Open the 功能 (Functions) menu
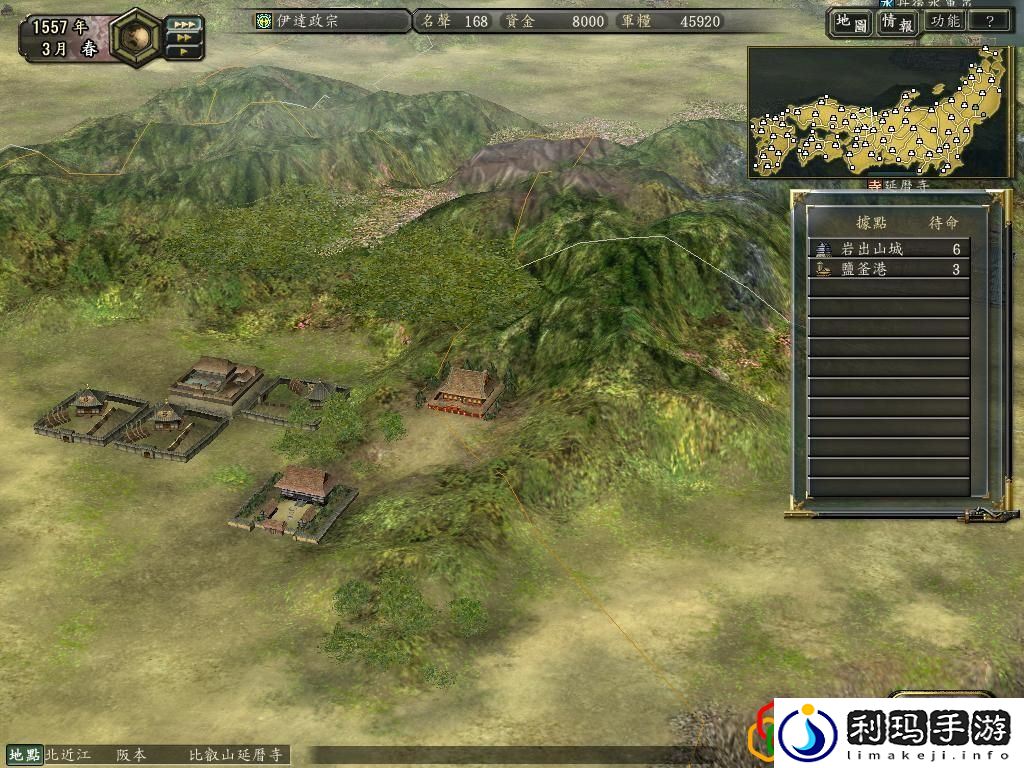Screen dimensions: 1024x768 [x=944, y=21]
